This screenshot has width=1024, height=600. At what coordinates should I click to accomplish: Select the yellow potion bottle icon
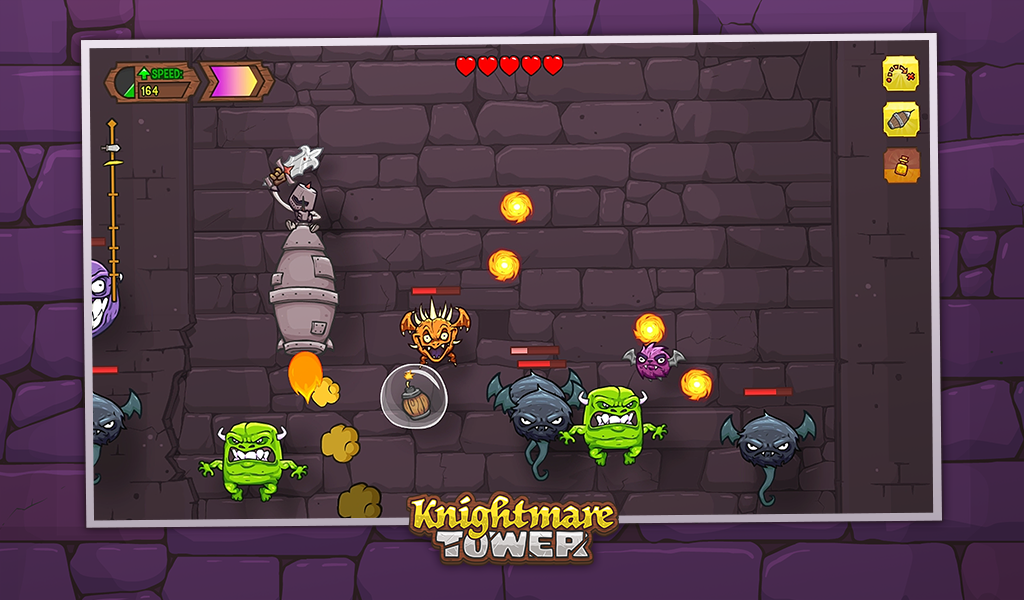point(900,166)
